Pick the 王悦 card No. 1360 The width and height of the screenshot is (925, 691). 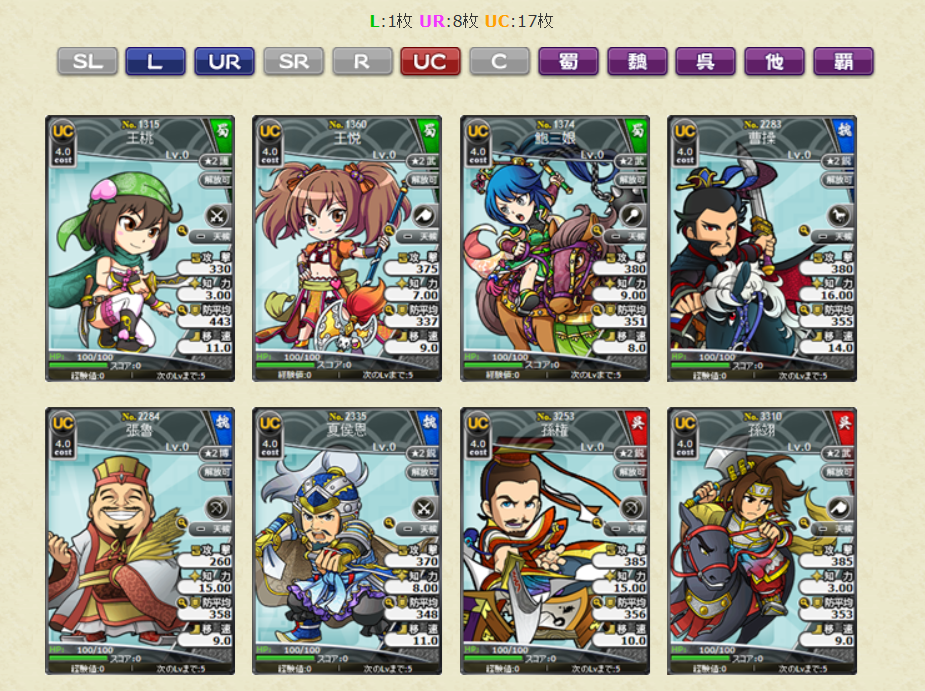click(347, 248)
